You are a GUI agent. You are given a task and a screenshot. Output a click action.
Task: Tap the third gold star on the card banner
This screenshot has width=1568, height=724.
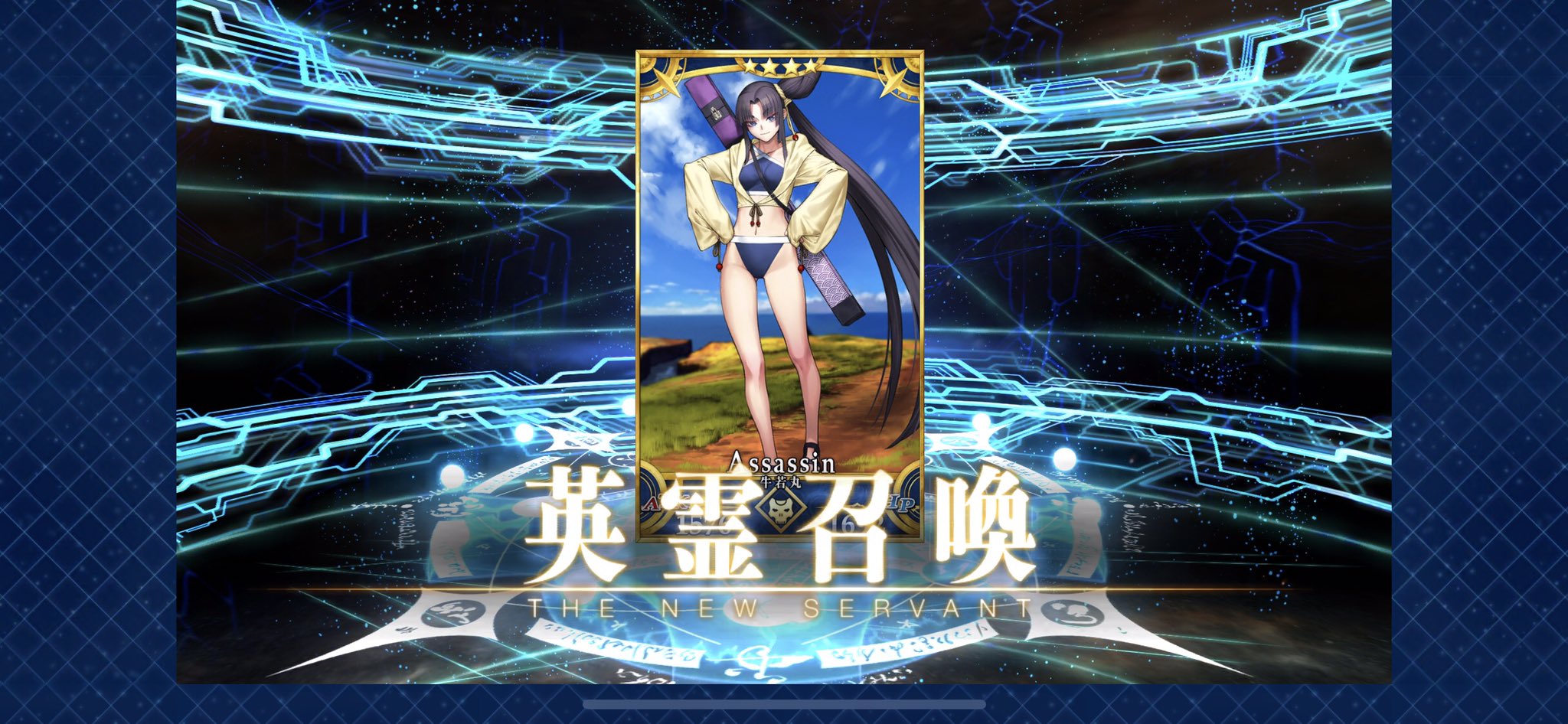(x=792, y=67)
